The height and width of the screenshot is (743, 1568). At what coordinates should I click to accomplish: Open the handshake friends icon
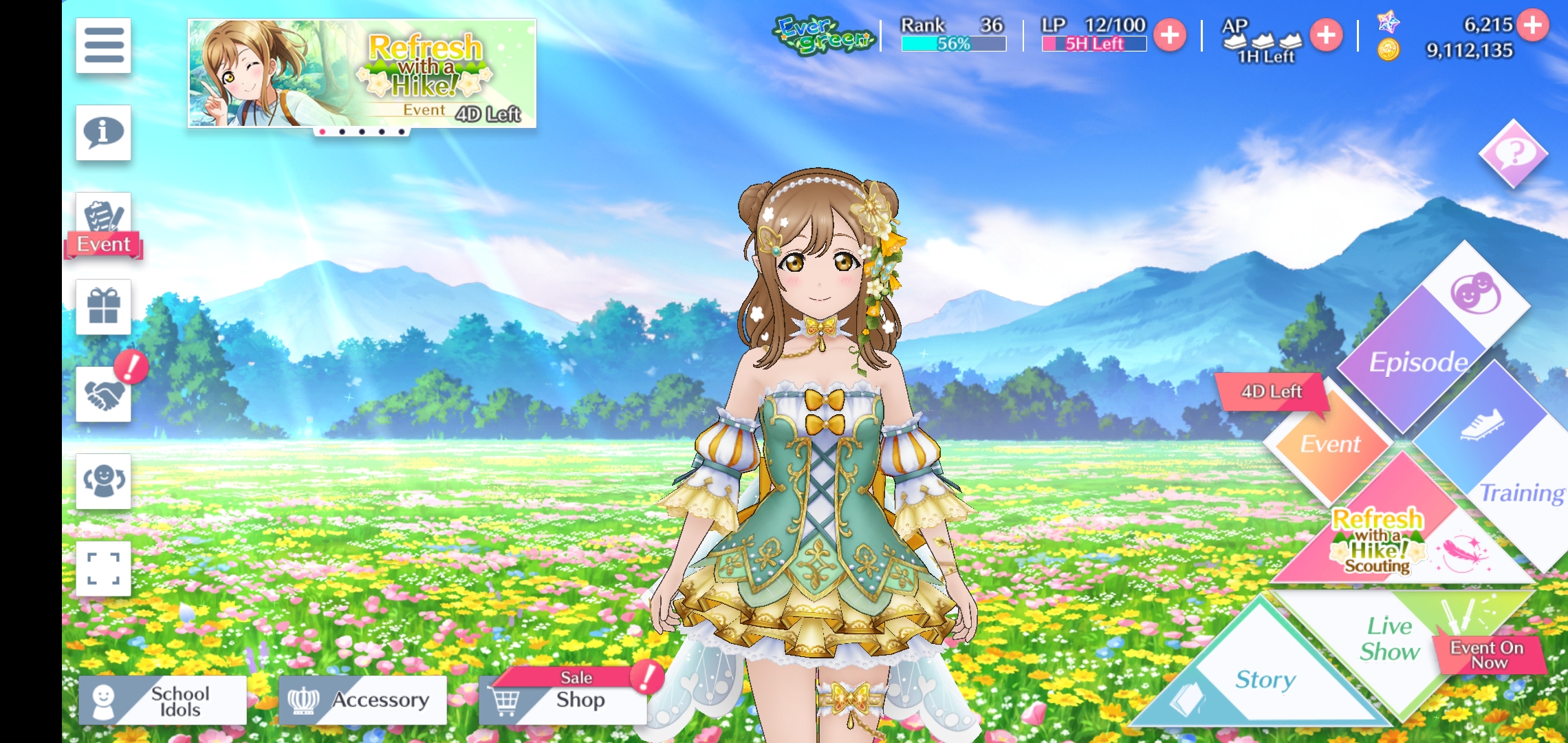coord(104,394)
